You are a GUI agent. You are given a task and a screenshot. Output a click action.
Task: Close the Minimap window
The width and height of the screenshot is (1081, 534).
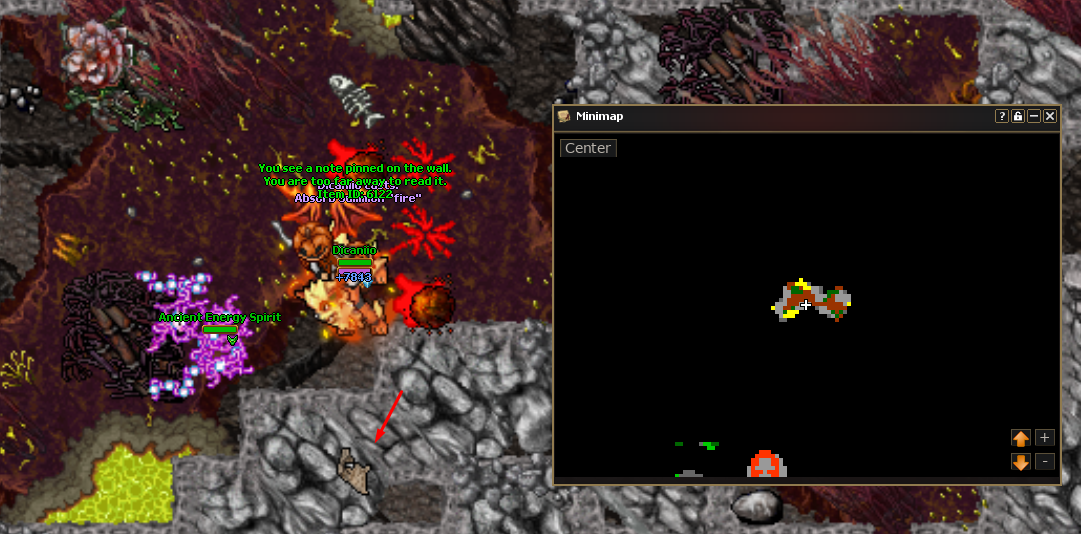coord(1050,116)
